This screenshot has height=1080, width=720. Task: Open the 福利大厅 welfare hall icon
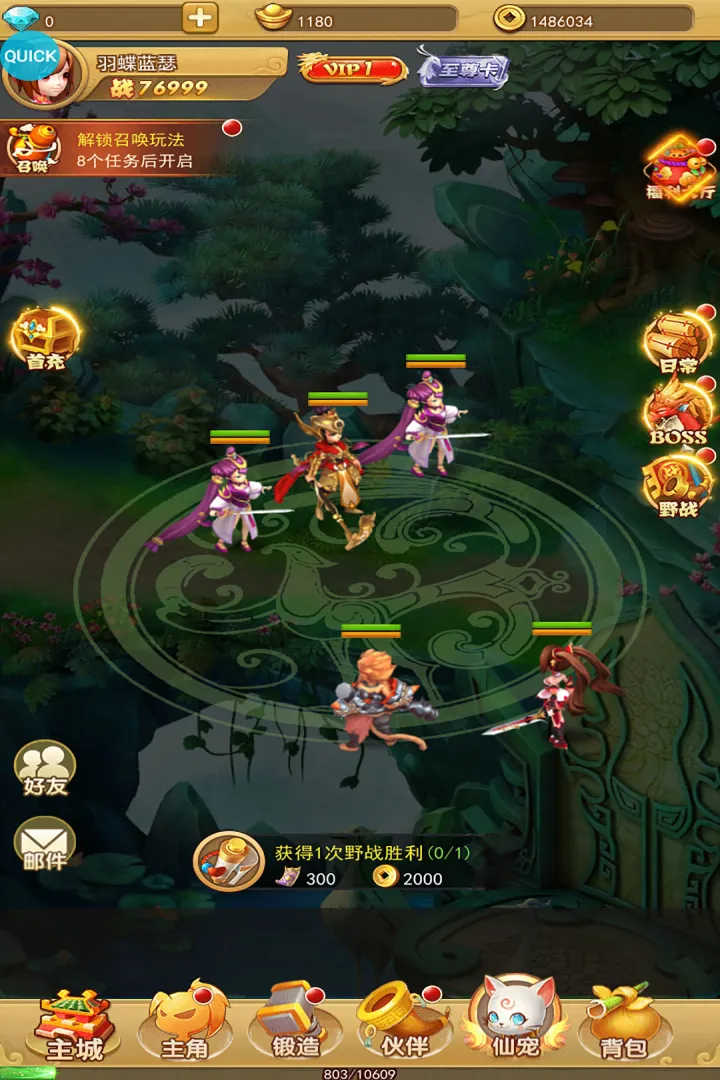(x=680, y=168)
